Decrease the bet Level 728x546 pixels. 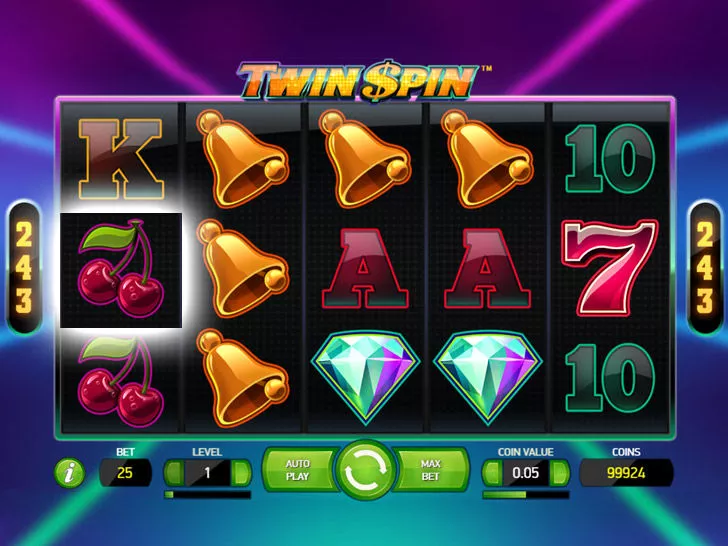pos(173,472)
